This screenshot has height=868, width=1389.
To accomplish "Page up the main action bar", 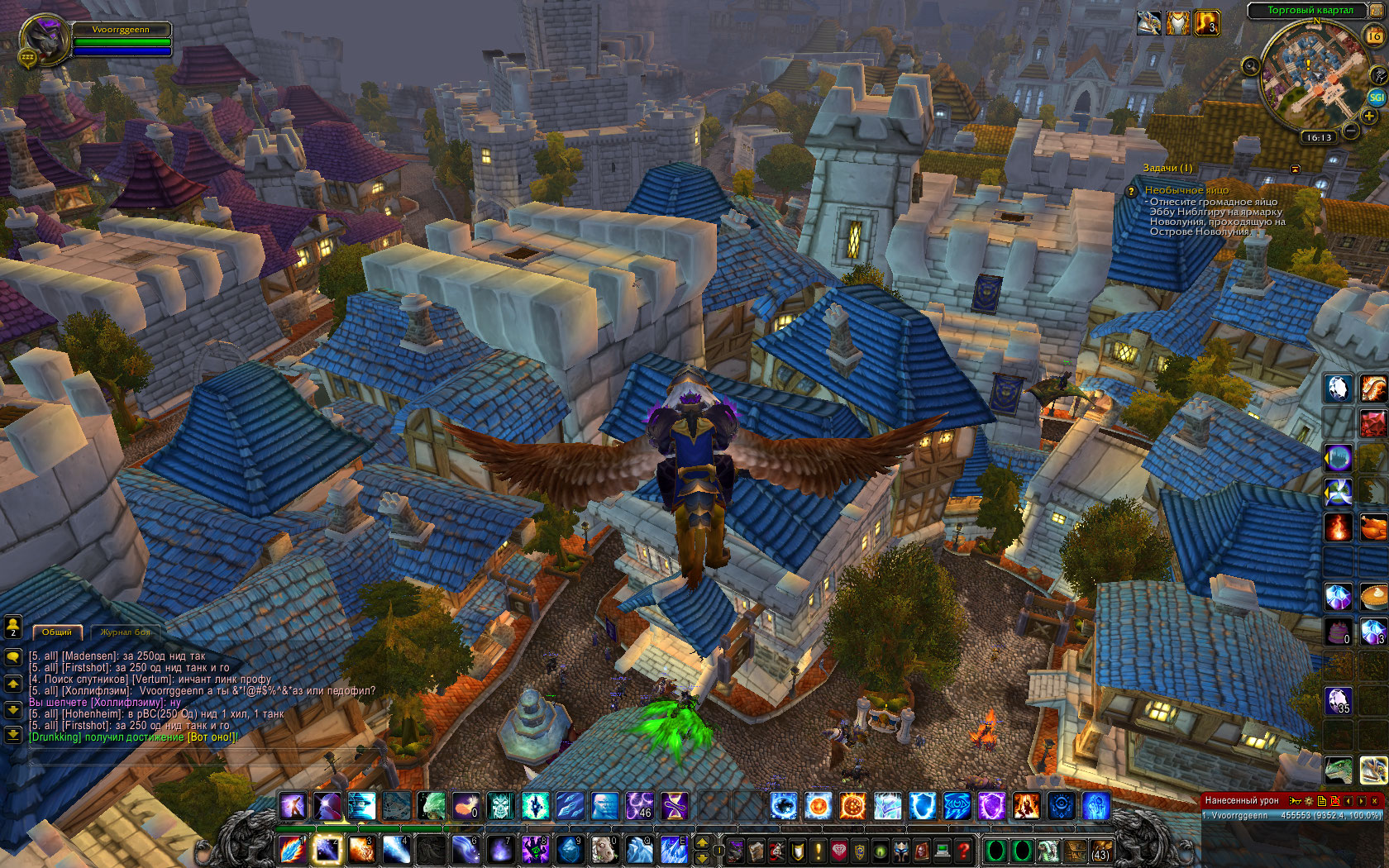I will tap(702, 842).
